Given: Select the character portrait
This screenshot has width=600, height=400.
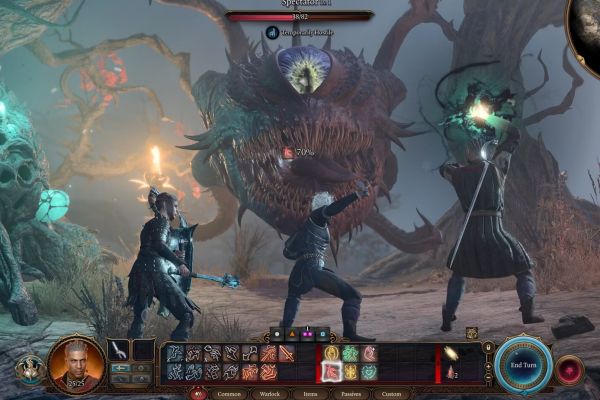Looking at the screenshot, I should point(76,364).
